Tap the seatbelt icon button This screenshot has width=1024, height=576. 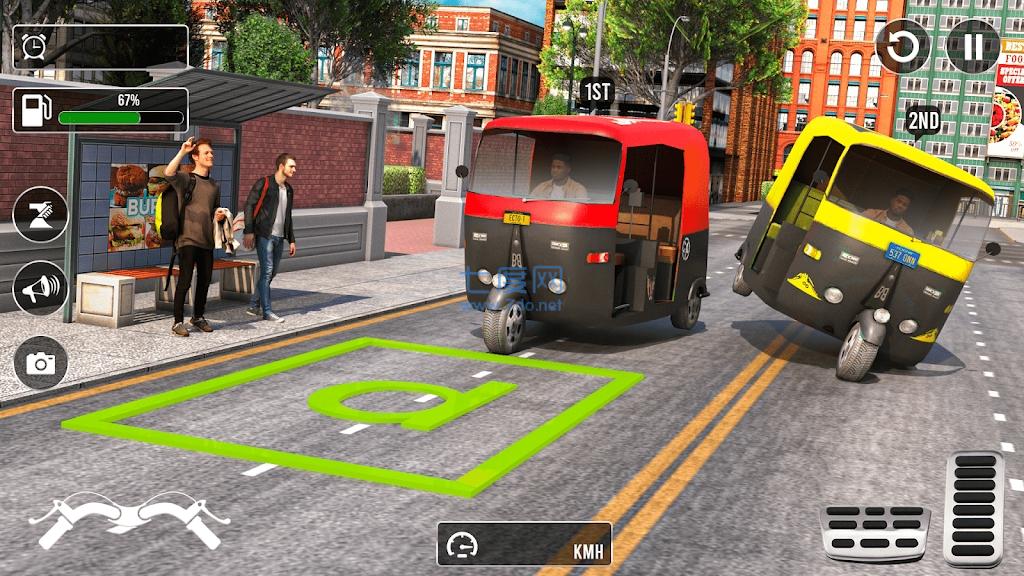tap(41, 214)
